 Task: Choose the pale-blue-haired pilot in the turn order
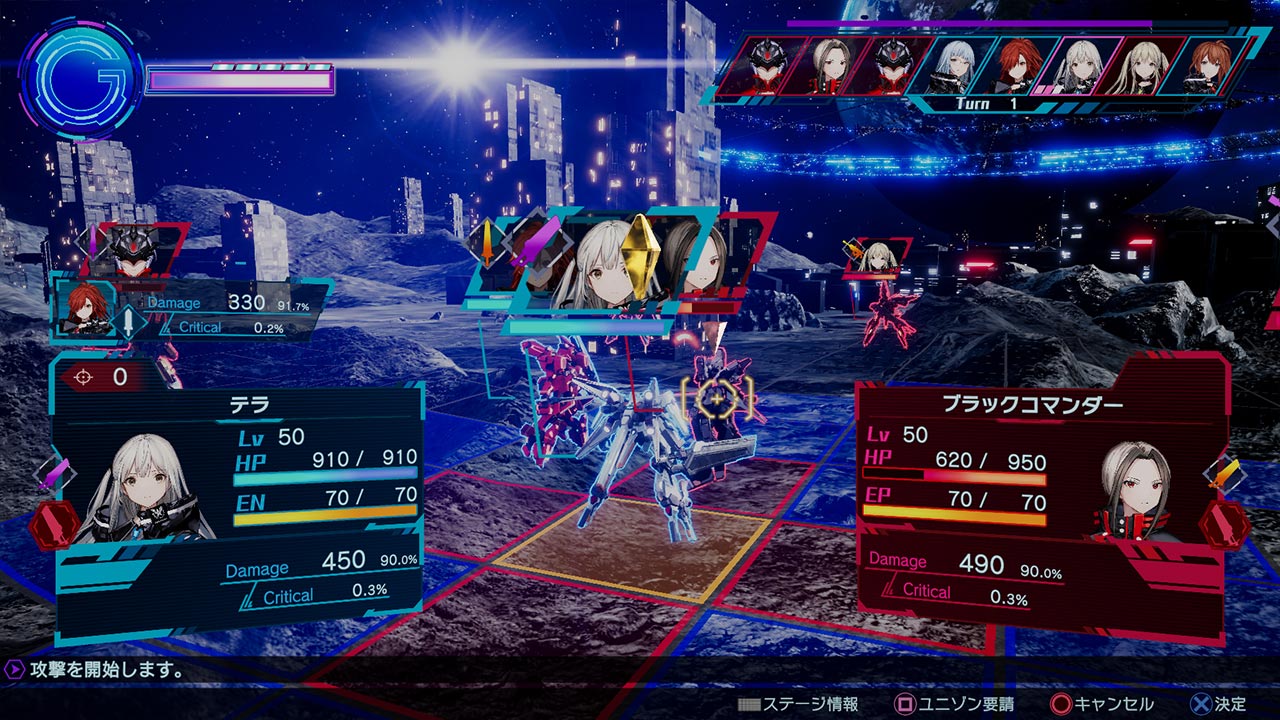coord(951,64)
